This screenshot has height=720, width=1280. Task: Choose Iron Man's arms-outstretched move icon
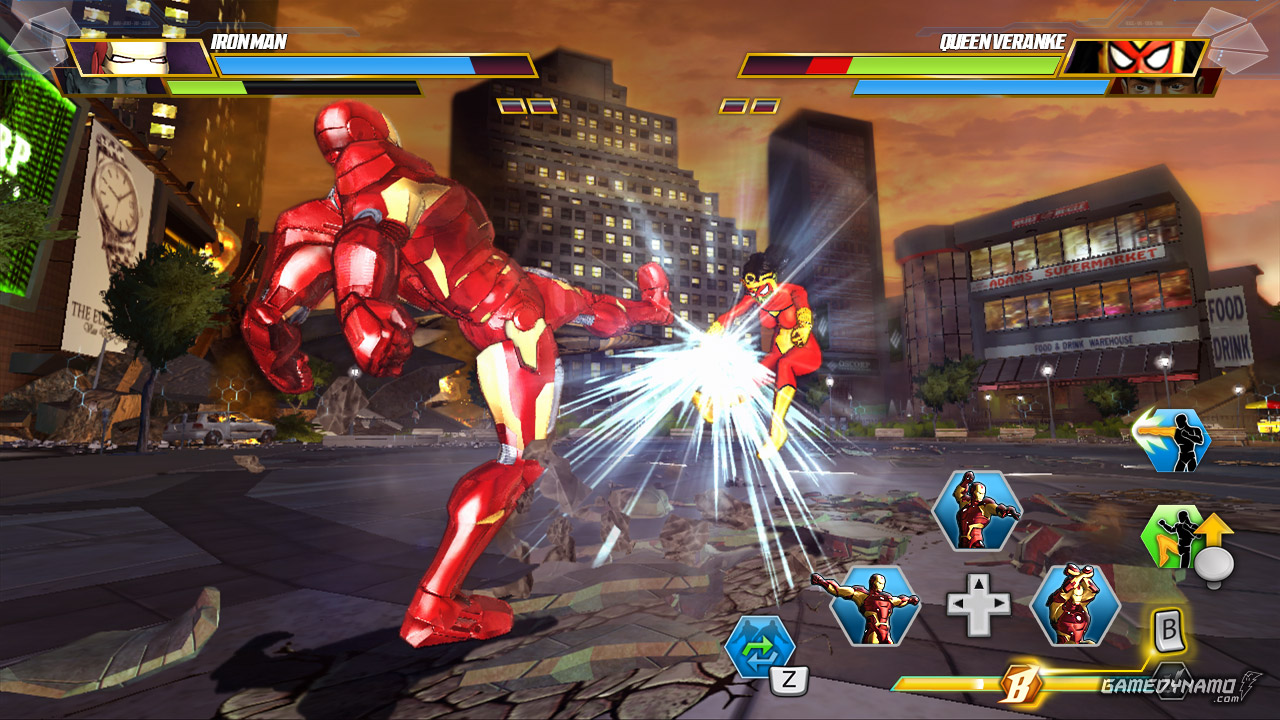point(874,604)
